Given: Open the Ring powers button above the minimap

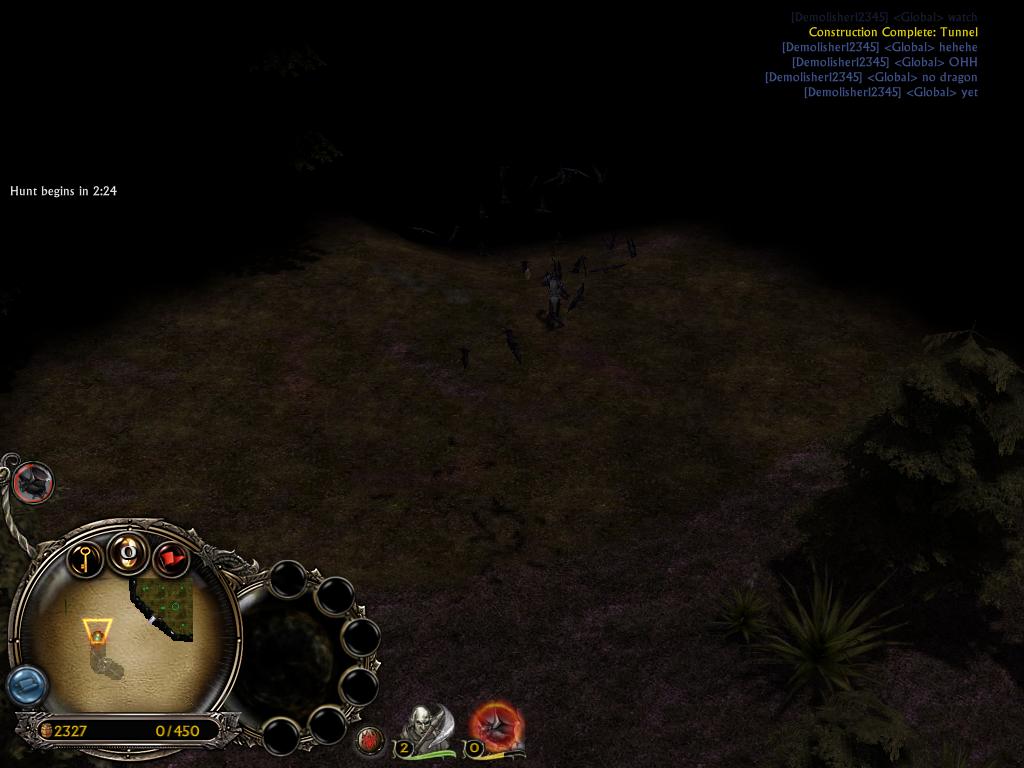Looking at the screenshot, I should click(129, 552).
